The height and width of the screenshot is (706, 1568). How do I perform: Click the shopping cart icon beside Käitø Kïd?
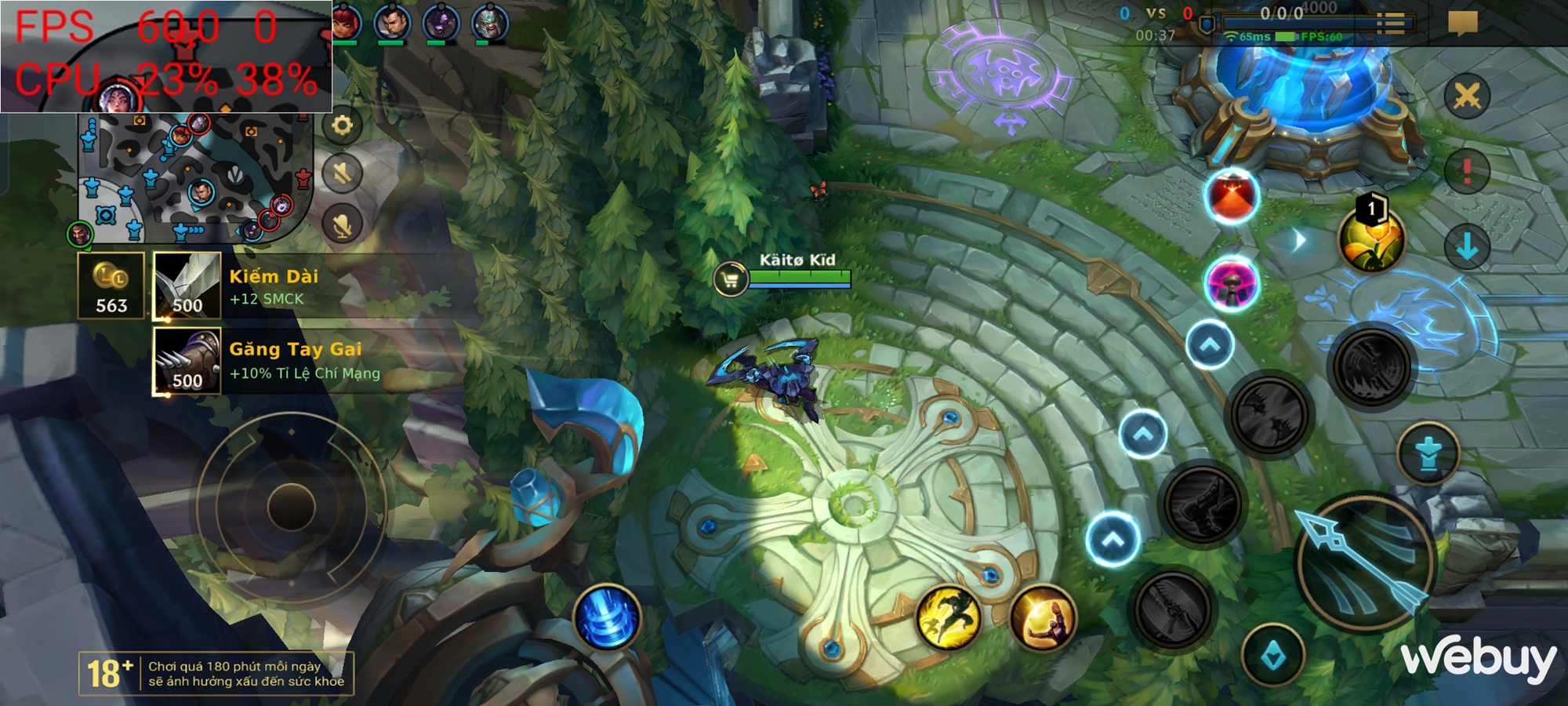(730, 278)
